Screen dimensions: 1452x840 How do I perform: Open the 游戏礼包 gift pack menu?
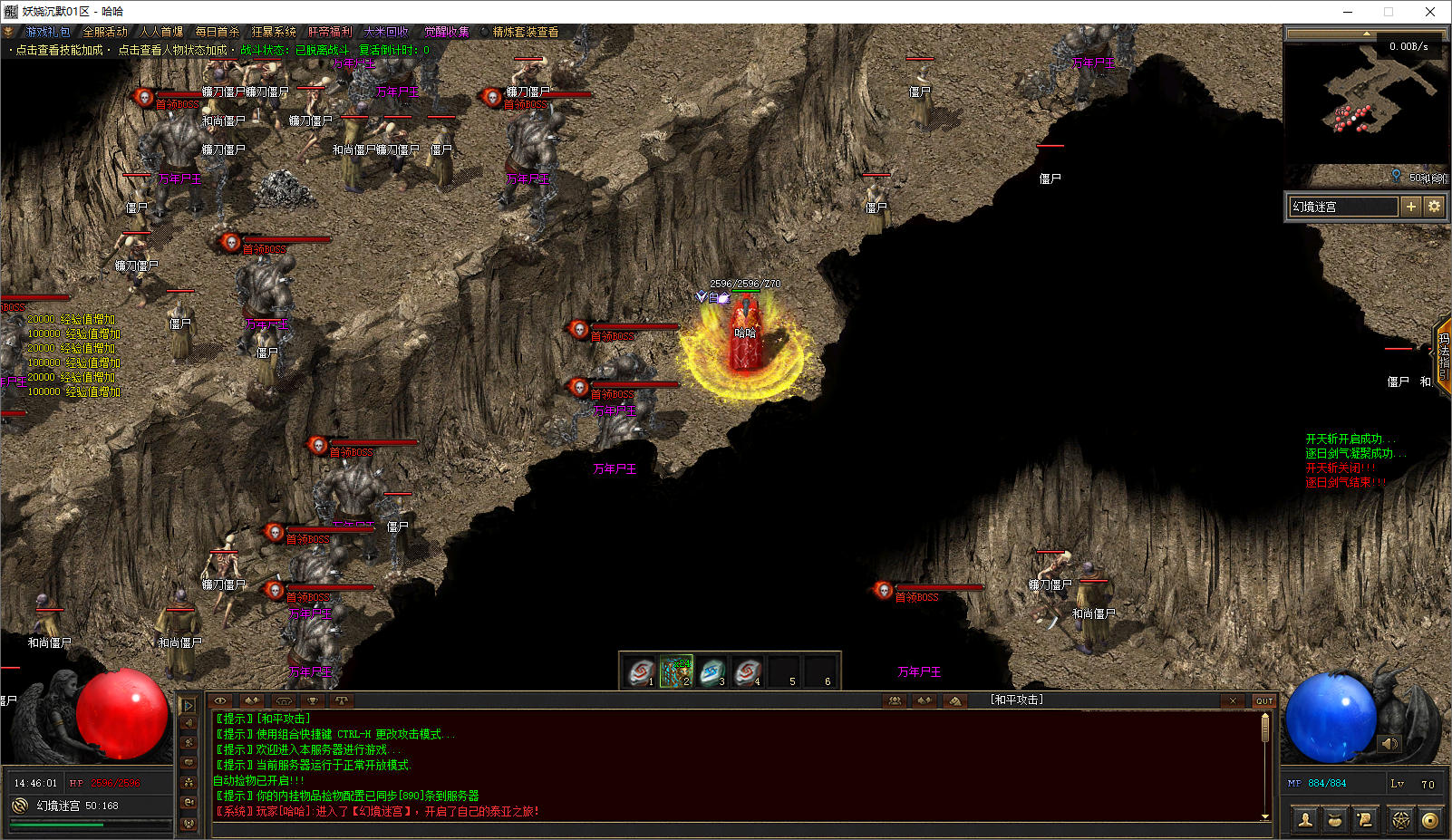click(x=47, y=32)
